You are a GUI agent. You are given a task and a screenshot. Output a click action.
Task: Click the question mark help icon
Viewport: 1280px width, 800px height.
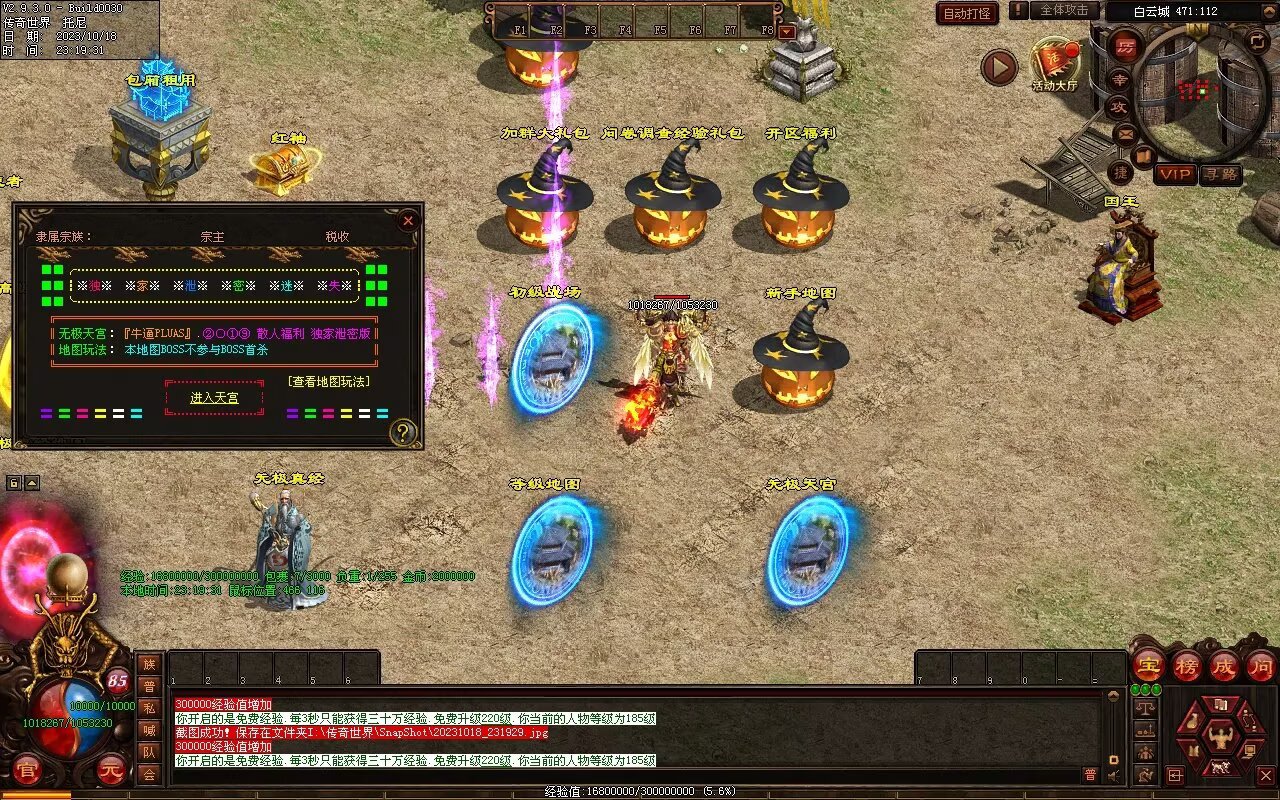point(403,432)
